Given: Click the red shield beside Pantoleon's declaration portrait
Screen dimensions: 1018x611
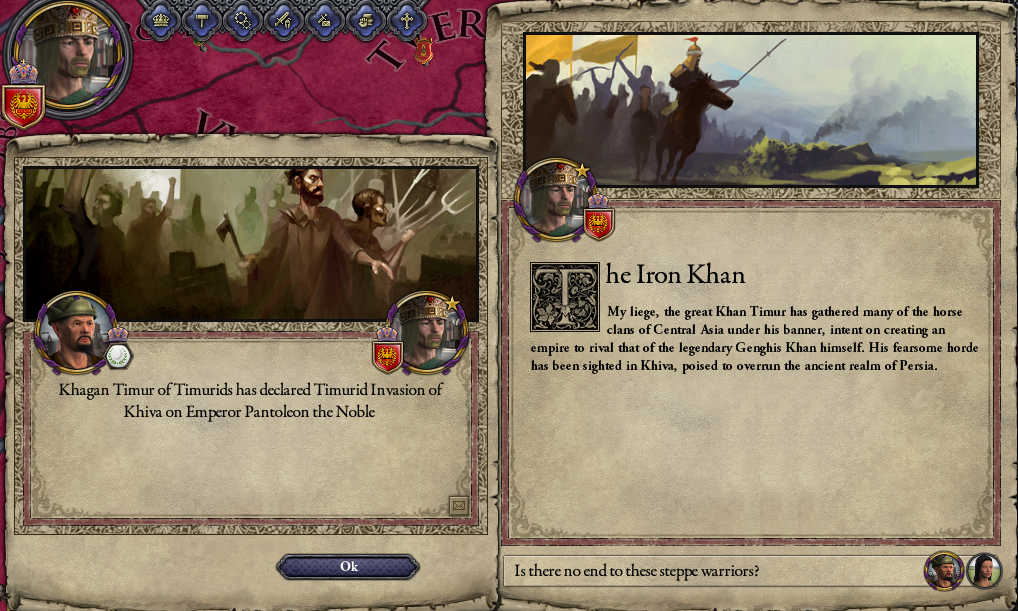Looking at the screenshot, I should point(387,355).
